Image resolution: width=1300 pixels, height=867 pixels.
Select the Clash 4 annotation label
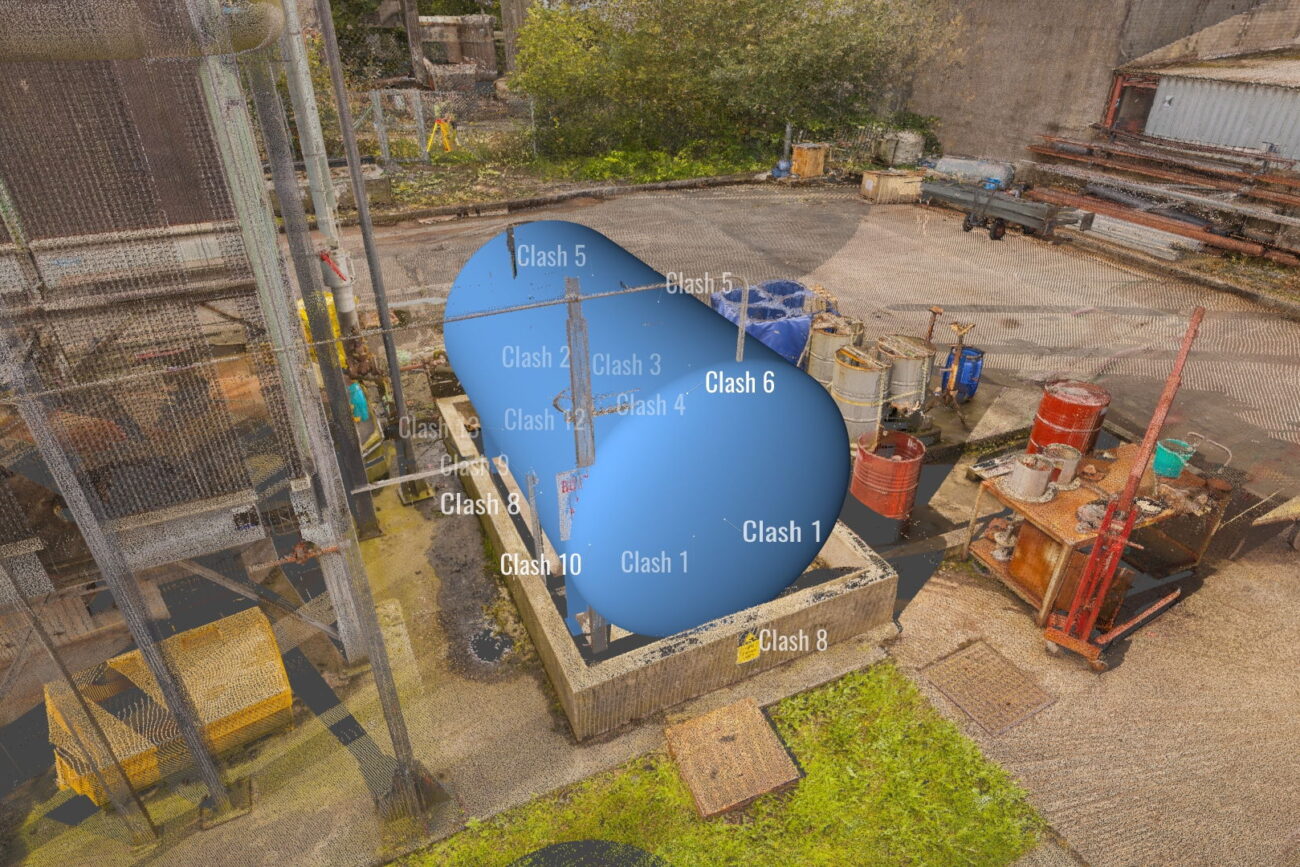[651, 405]
